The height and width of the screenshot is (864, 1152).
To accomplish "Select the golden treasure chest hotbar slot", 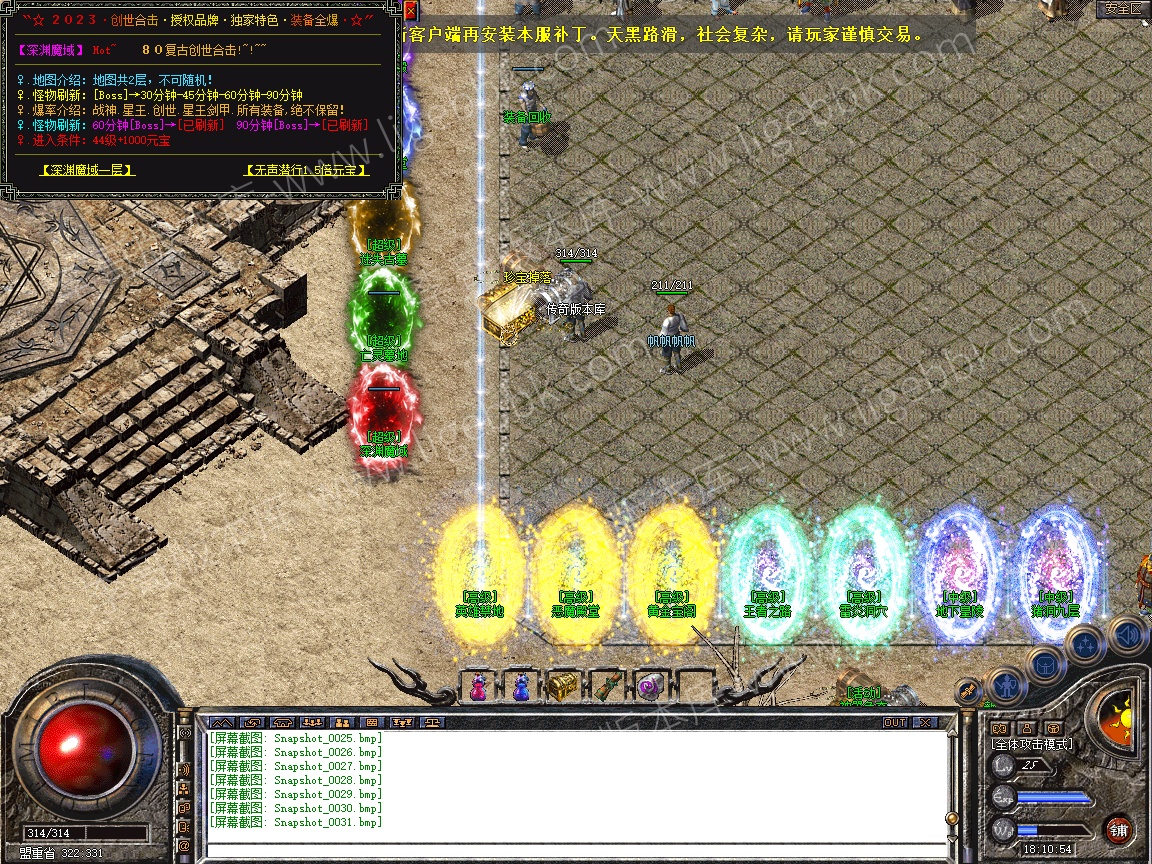I will click(562, 686).
